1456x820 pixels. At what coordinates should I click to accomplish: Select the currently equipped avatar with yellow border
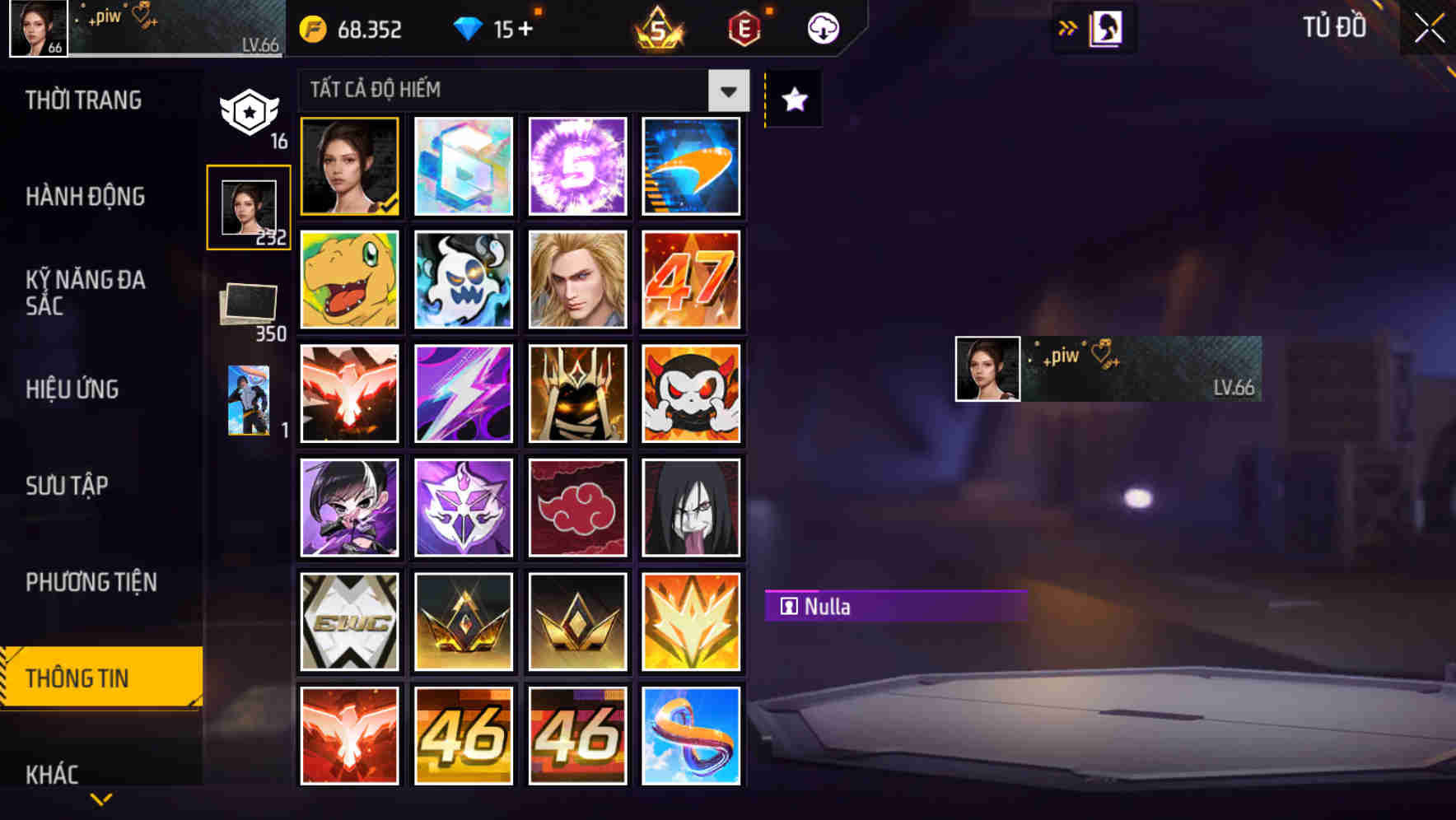point(349,166)
